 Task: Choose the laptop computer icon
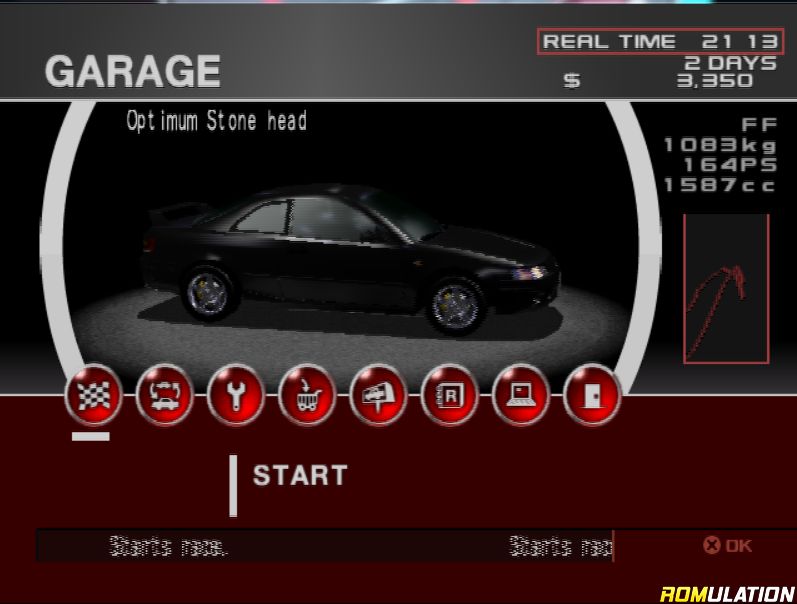tap(521, 396)
